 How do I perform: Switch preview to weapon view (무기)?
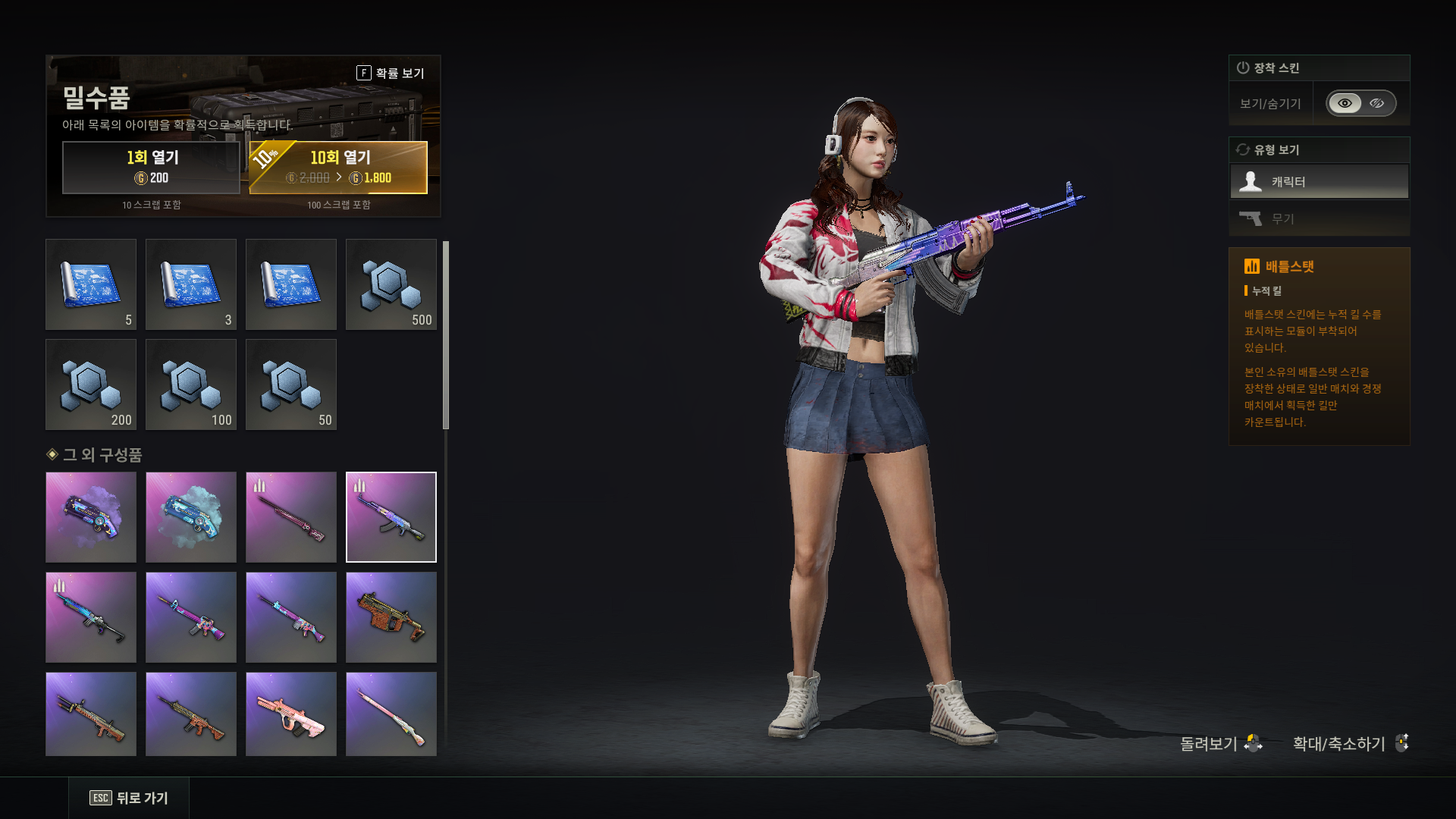(1319, 219)
